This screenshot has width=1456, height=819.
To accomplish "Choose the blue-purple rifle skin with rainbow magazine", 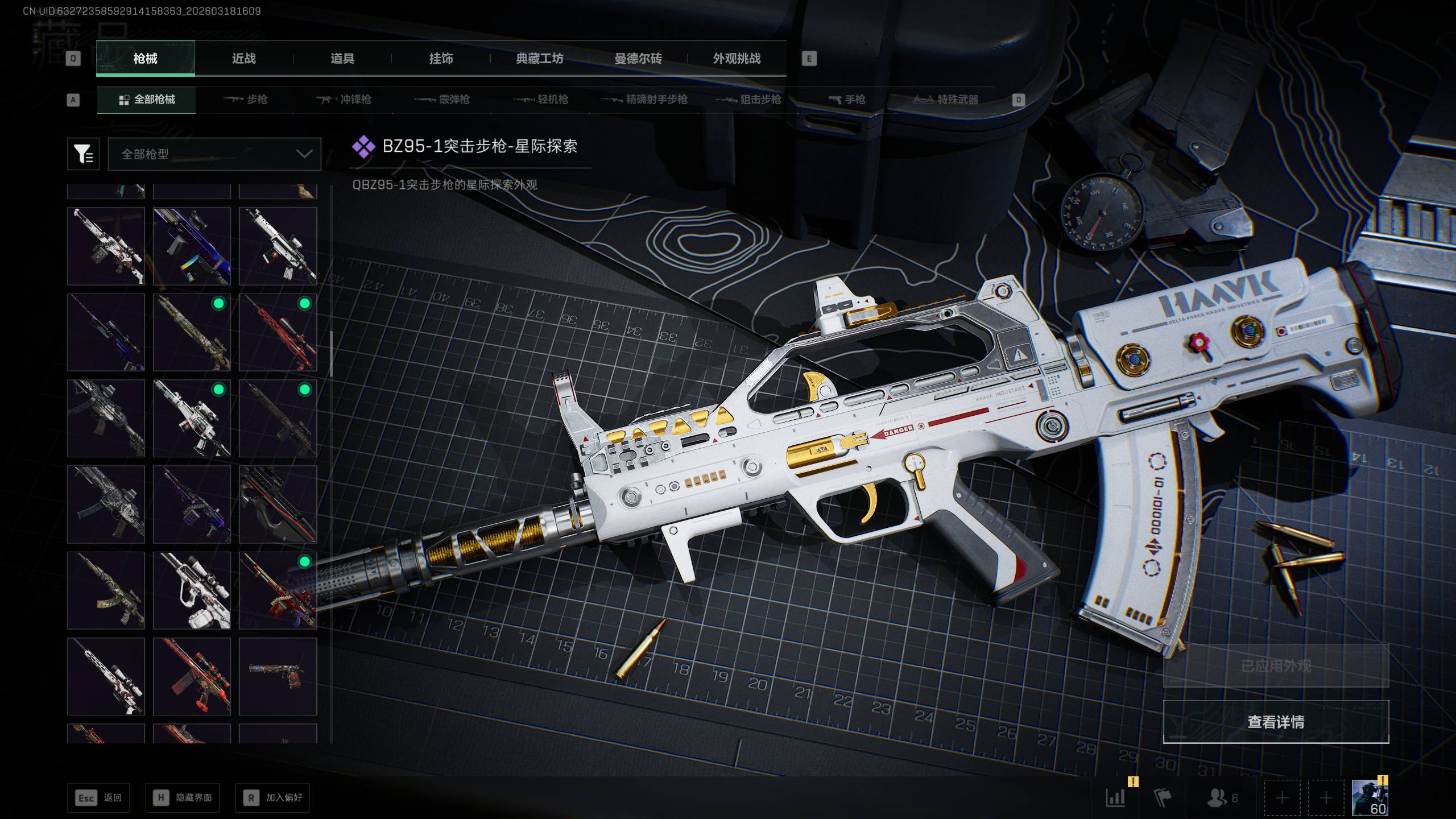I will pyautogui.click(x=192, y=246).
